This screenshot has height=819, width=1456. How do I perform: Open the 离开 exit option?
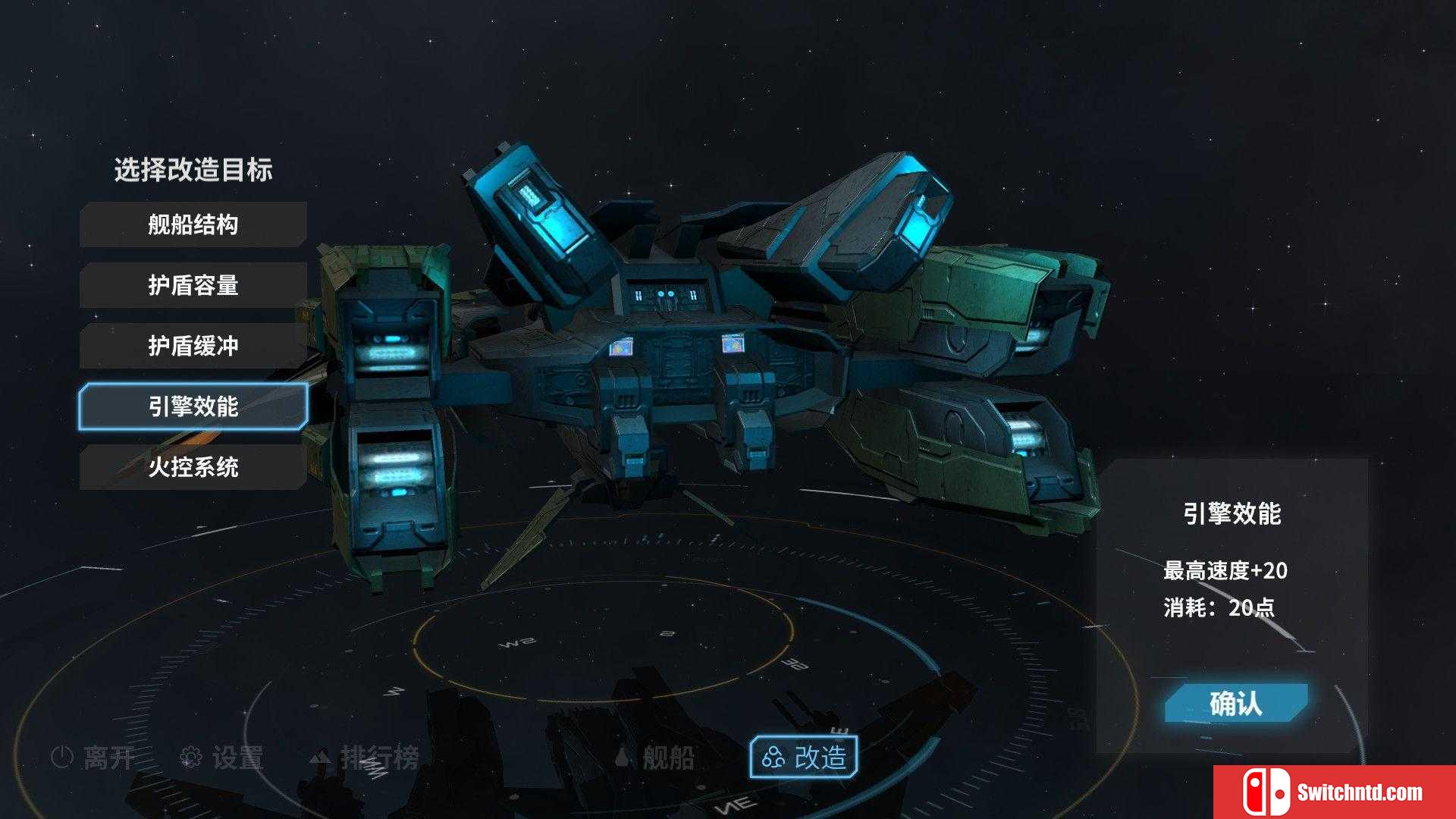click(x=93, y=757)
